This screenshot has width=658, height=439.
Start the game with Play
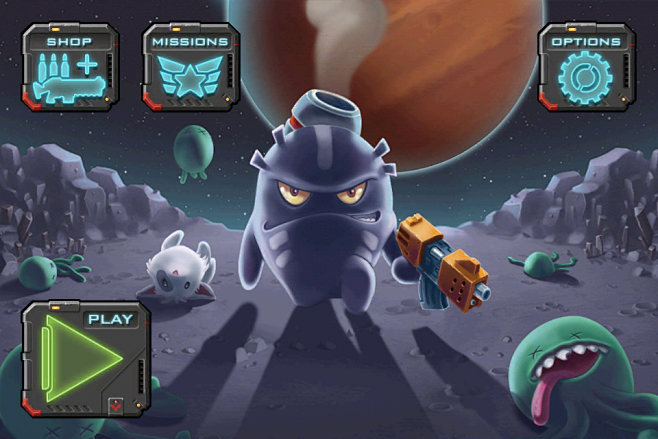click(85, 358)
